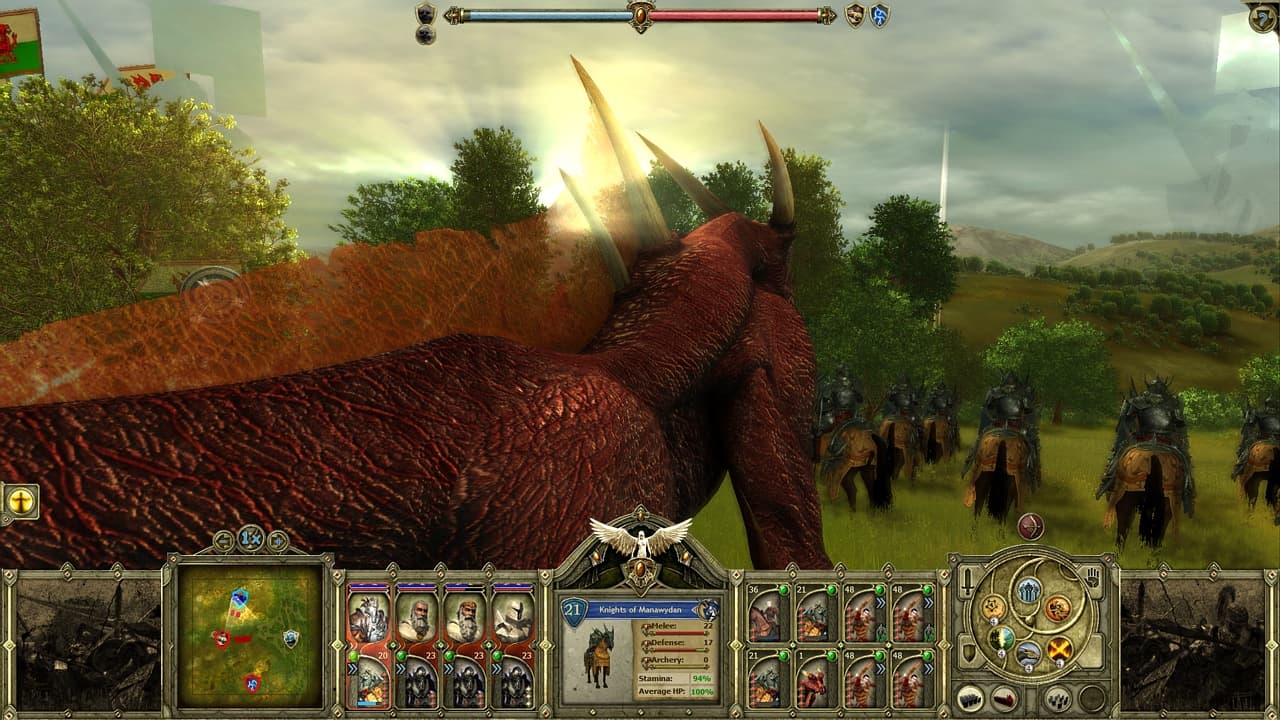
Task: Select the halt hand command icon
Action: click(x=1093, y=579)
